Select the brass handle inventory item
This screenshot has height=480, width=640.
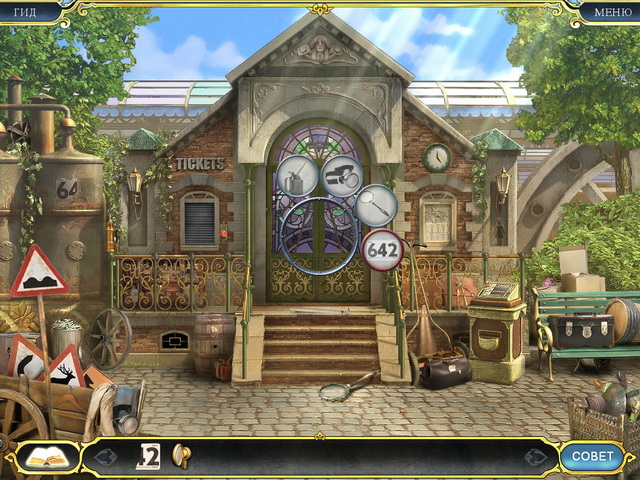[x=182, y=455]
